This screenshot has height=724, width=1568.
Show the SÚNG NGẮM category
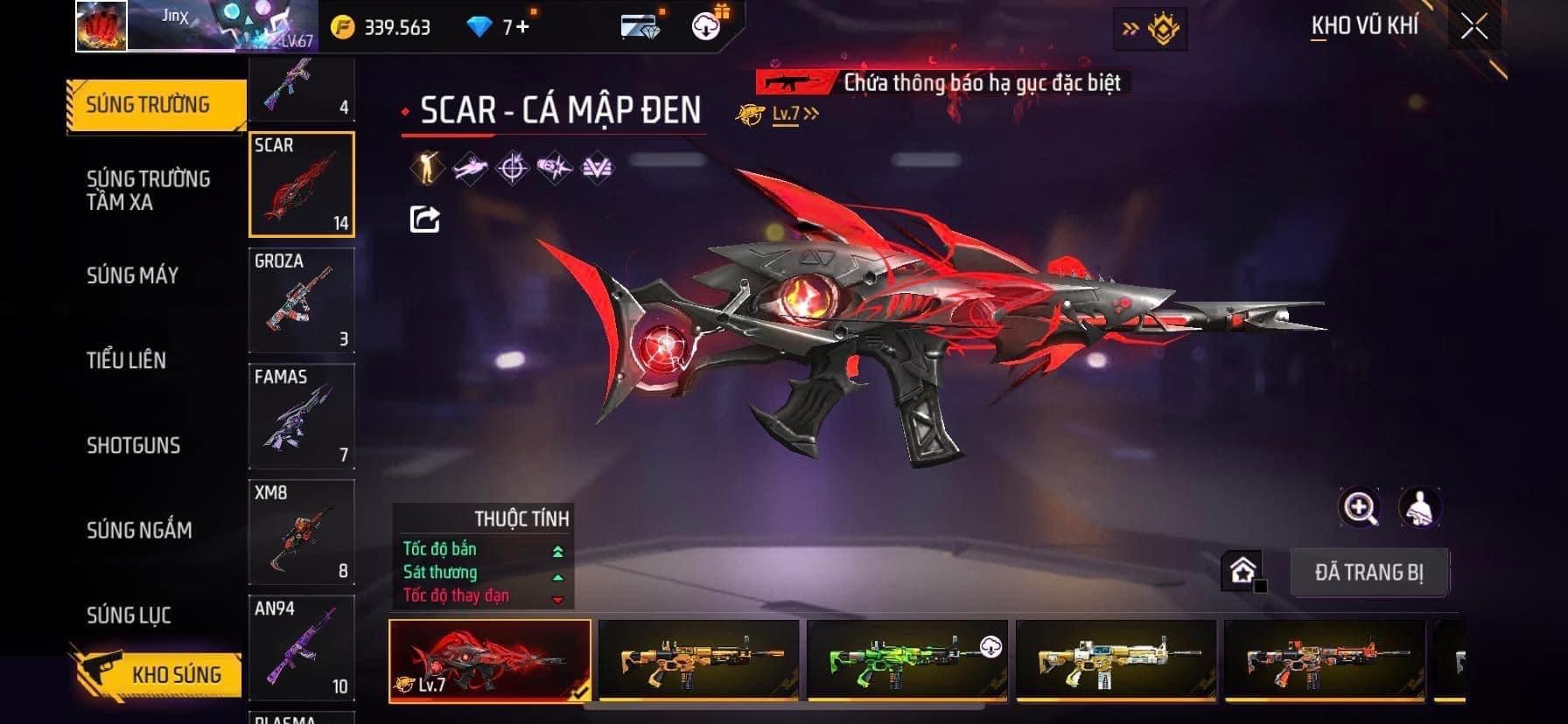tap(139, 530)
